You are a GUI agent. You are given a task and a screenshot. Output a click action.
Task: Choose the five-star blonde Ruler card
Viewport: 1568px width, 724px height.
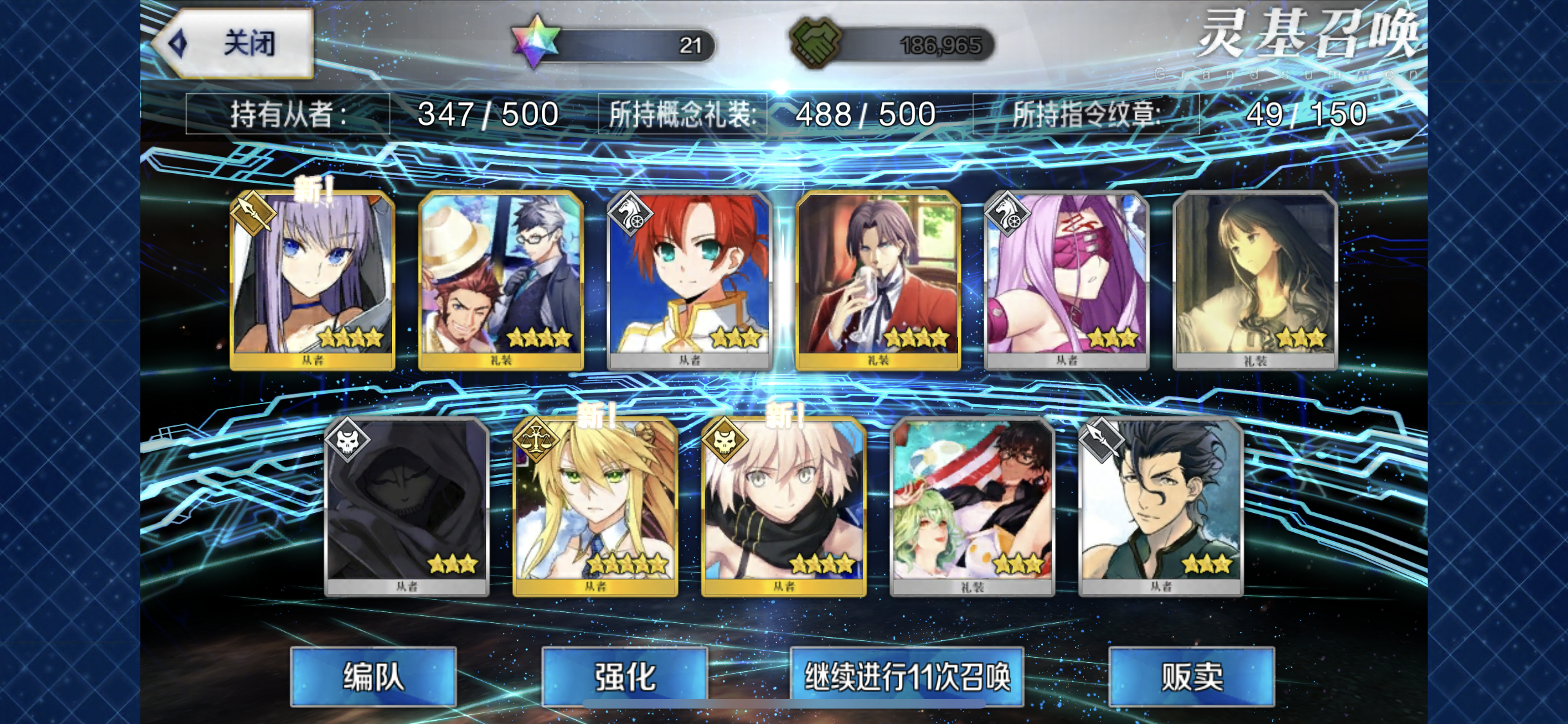coord(595,507)
